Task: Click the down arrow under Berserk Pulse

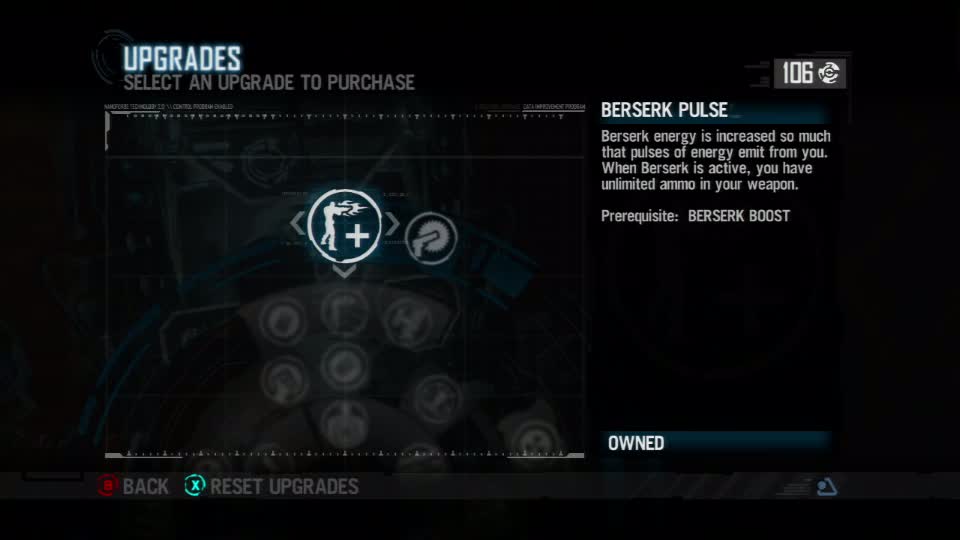Action: [x=344, y=271]
